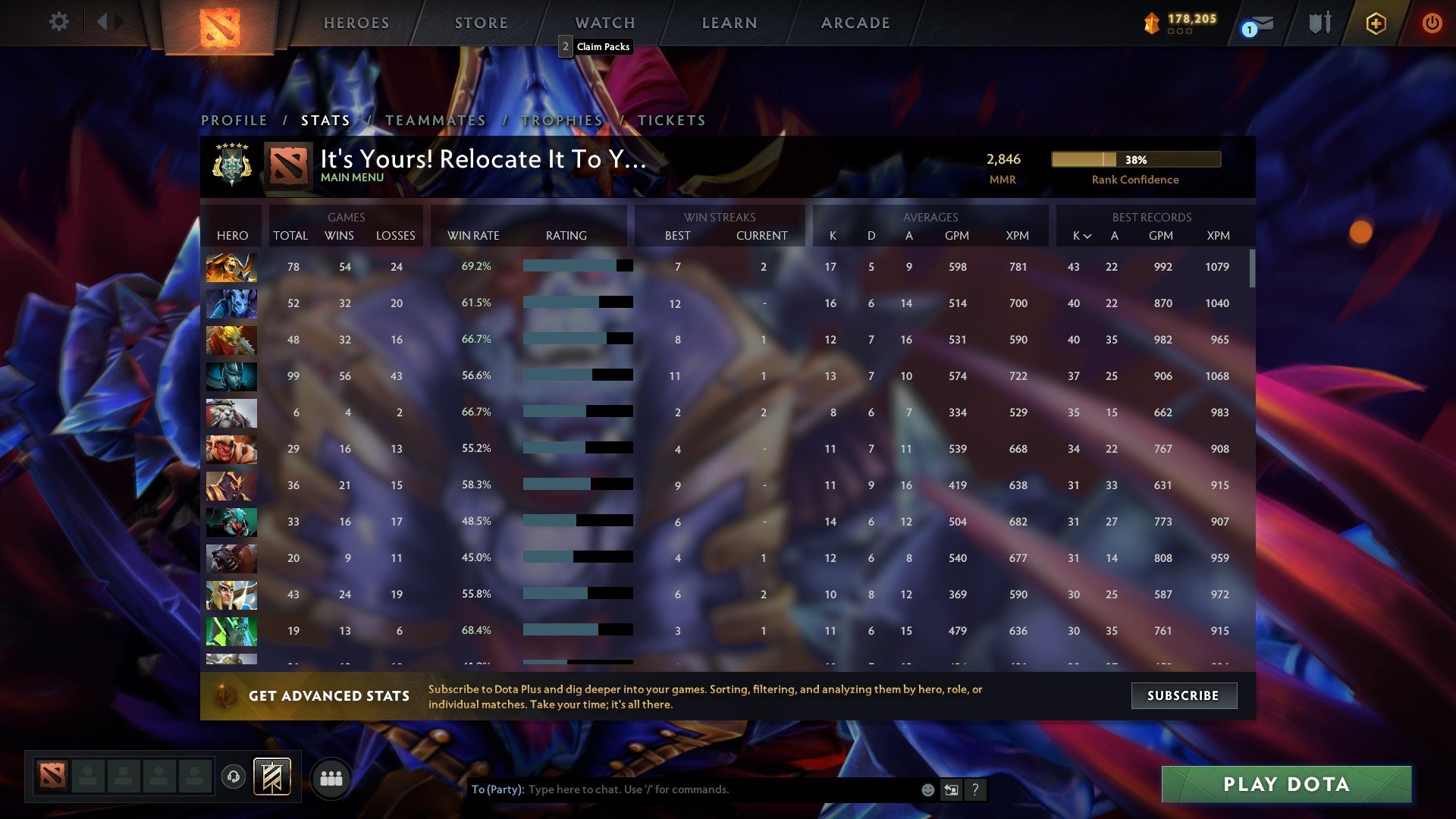Open the Dota Plus hexagonal plus icon

(1376, 23)
